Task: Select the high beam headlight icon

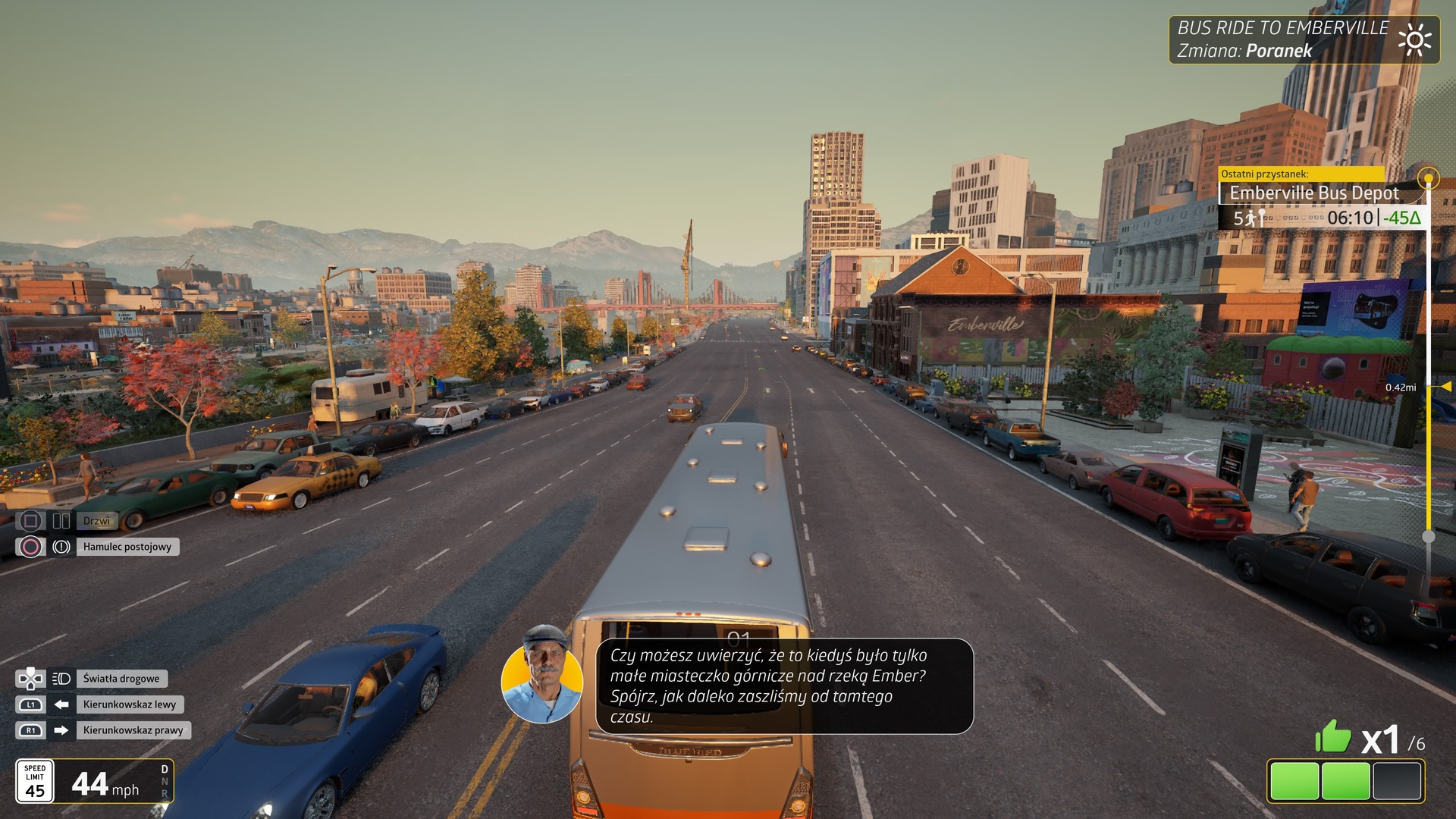Action: (62, 679)
